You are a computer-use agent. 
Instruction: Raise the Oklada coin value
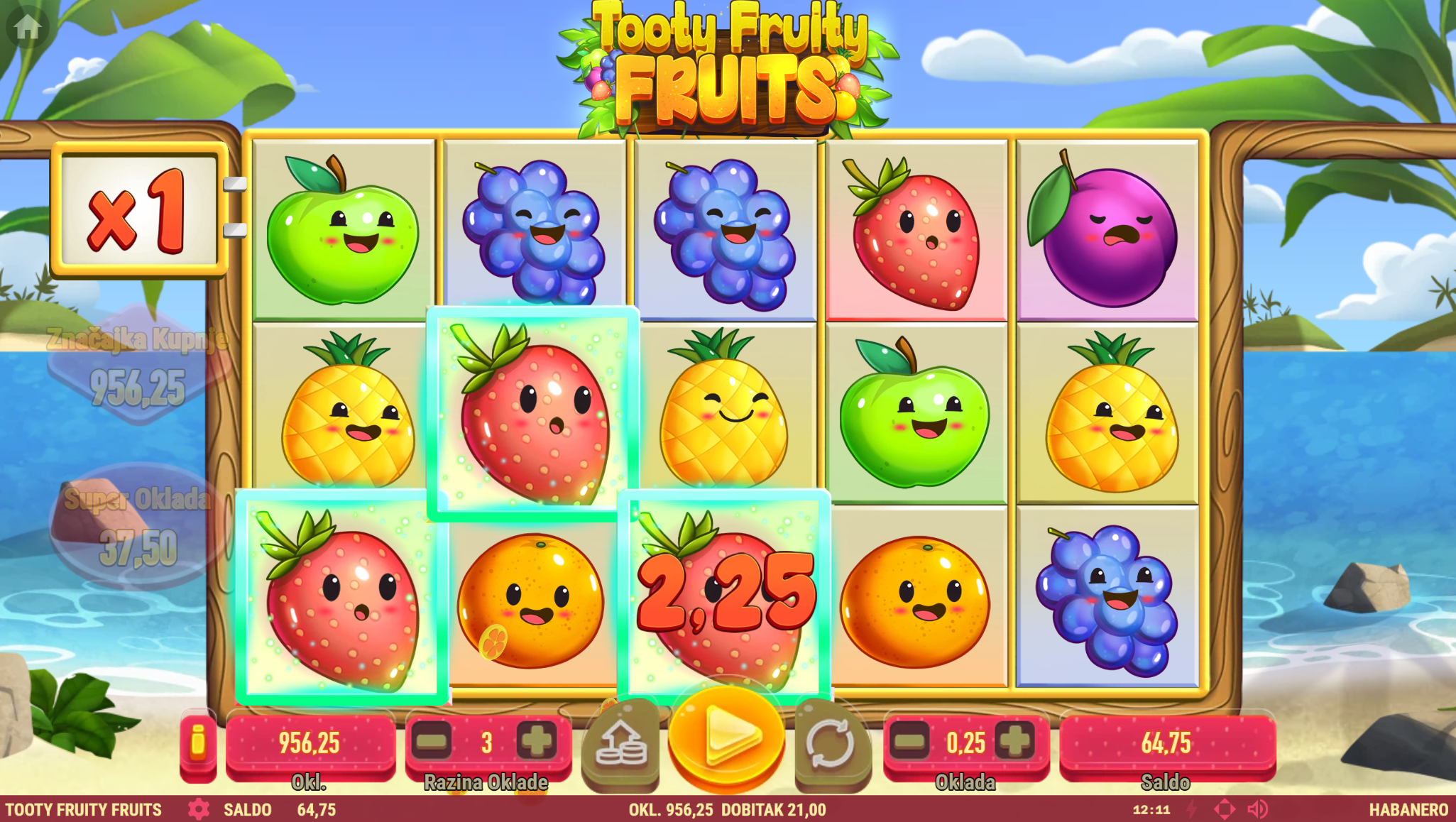(x=1015, y=742)
